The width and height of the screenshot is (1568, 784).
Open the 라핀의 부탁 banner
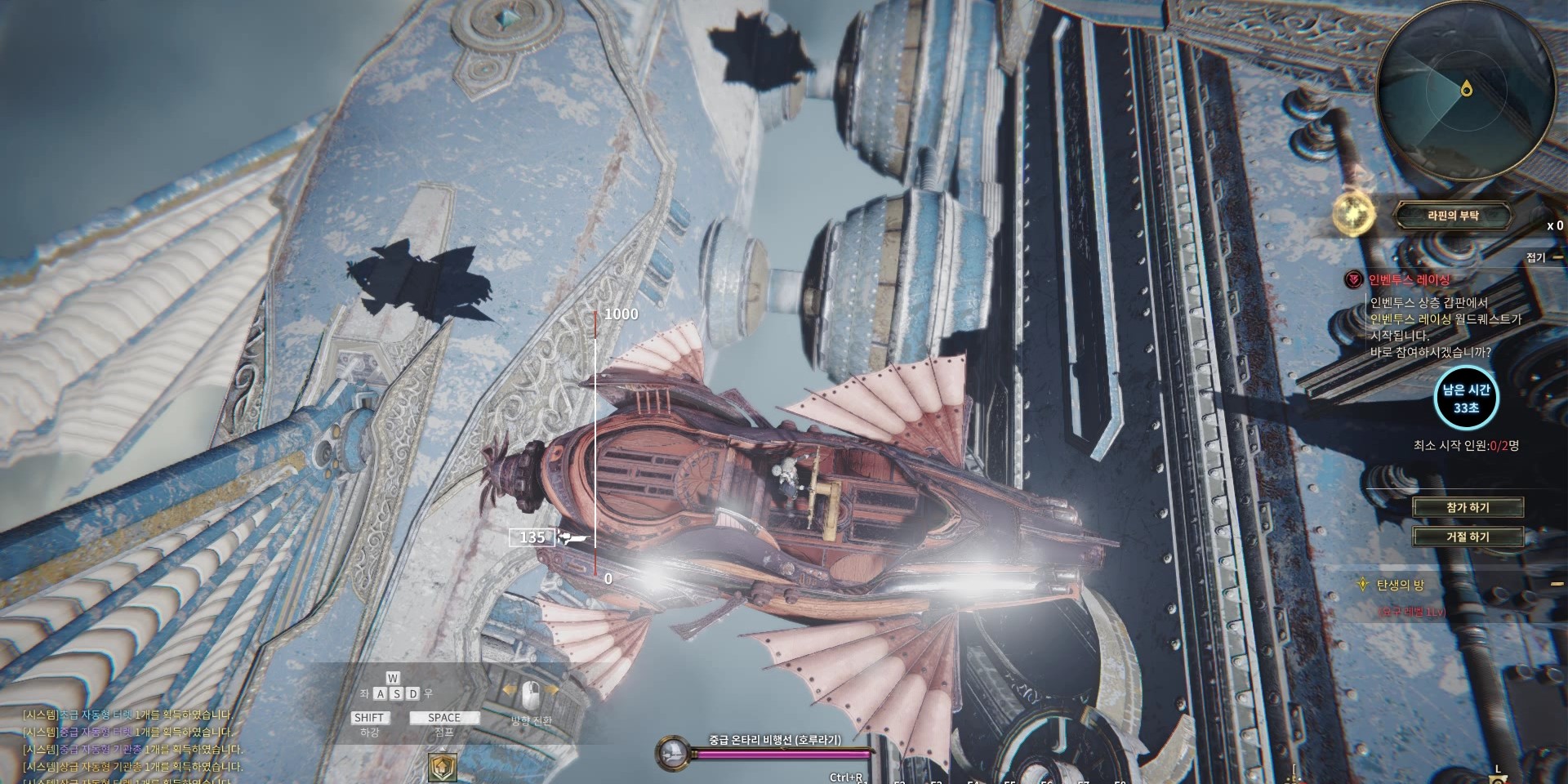(1452, 216)
